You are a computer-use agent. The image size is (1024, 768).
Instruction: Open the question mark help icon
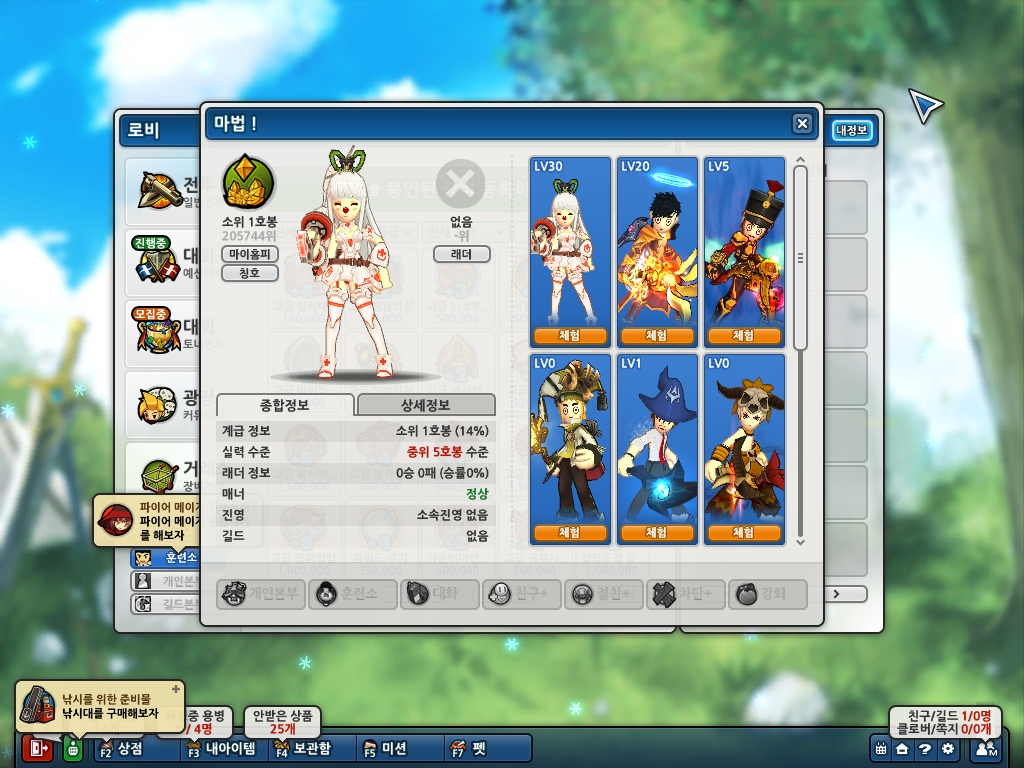pos(925,749)
